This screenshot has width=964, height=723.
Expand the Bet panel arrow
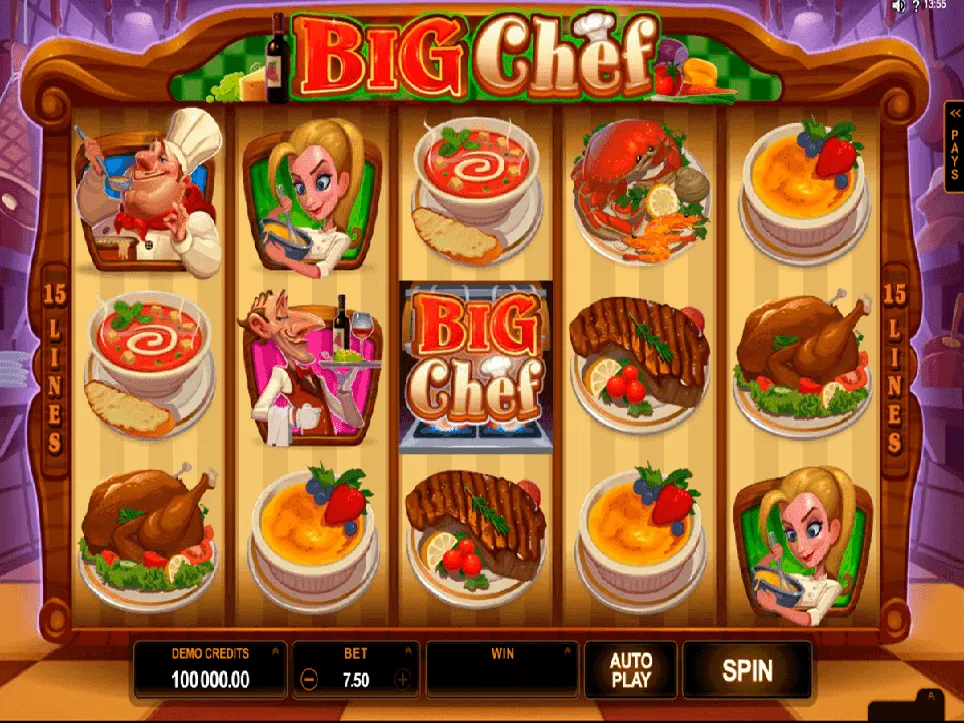pos(410,652)
